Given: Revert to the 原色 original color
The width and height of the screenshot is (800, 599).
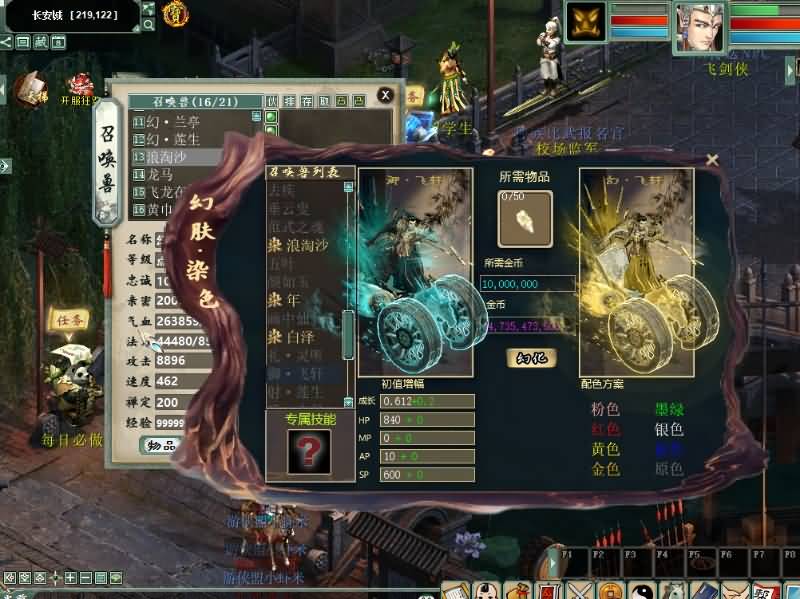Looking at the screenshot, I should pos(669,469).
